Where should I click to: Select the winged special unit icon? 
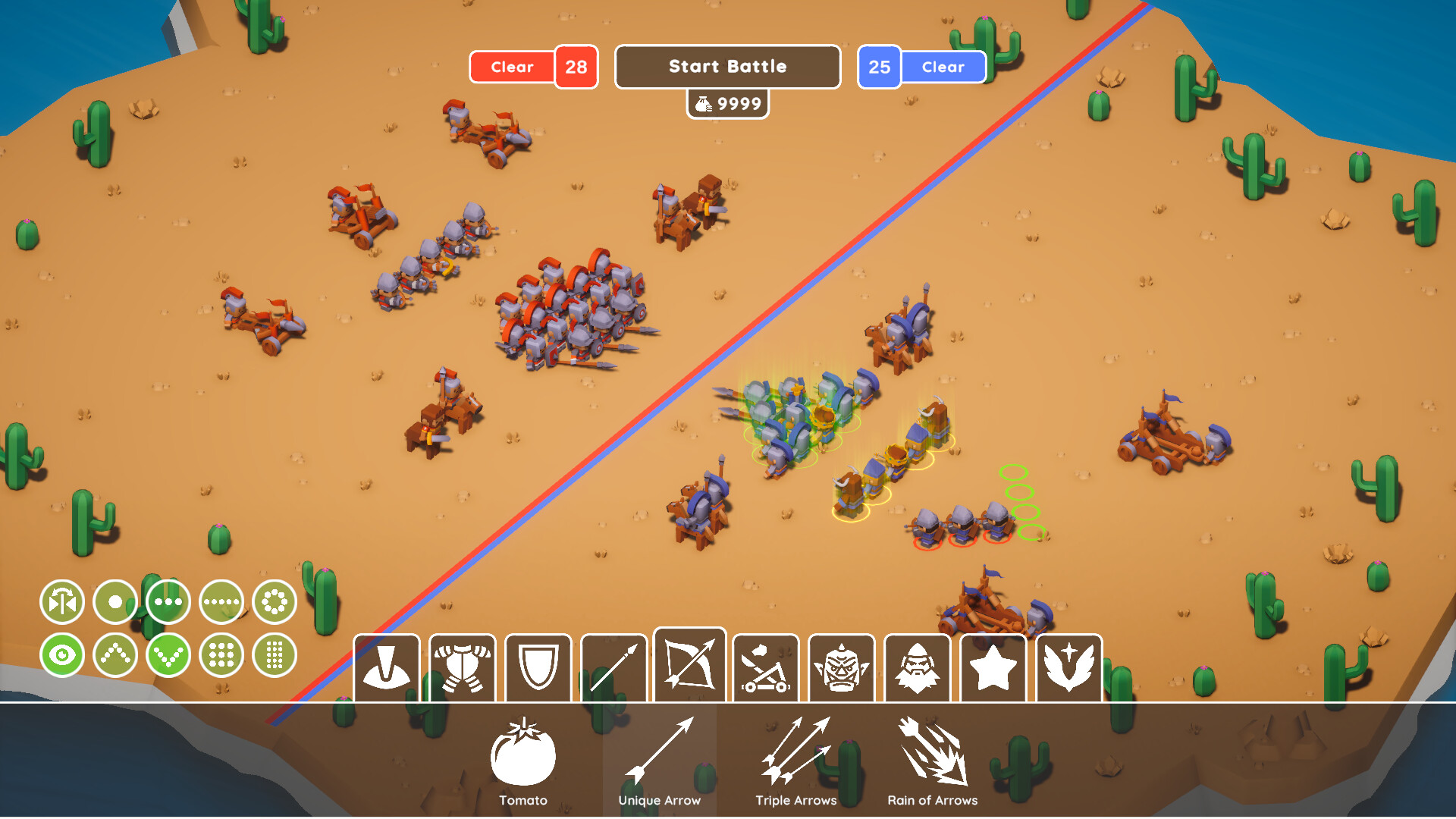click(1068, 667)
